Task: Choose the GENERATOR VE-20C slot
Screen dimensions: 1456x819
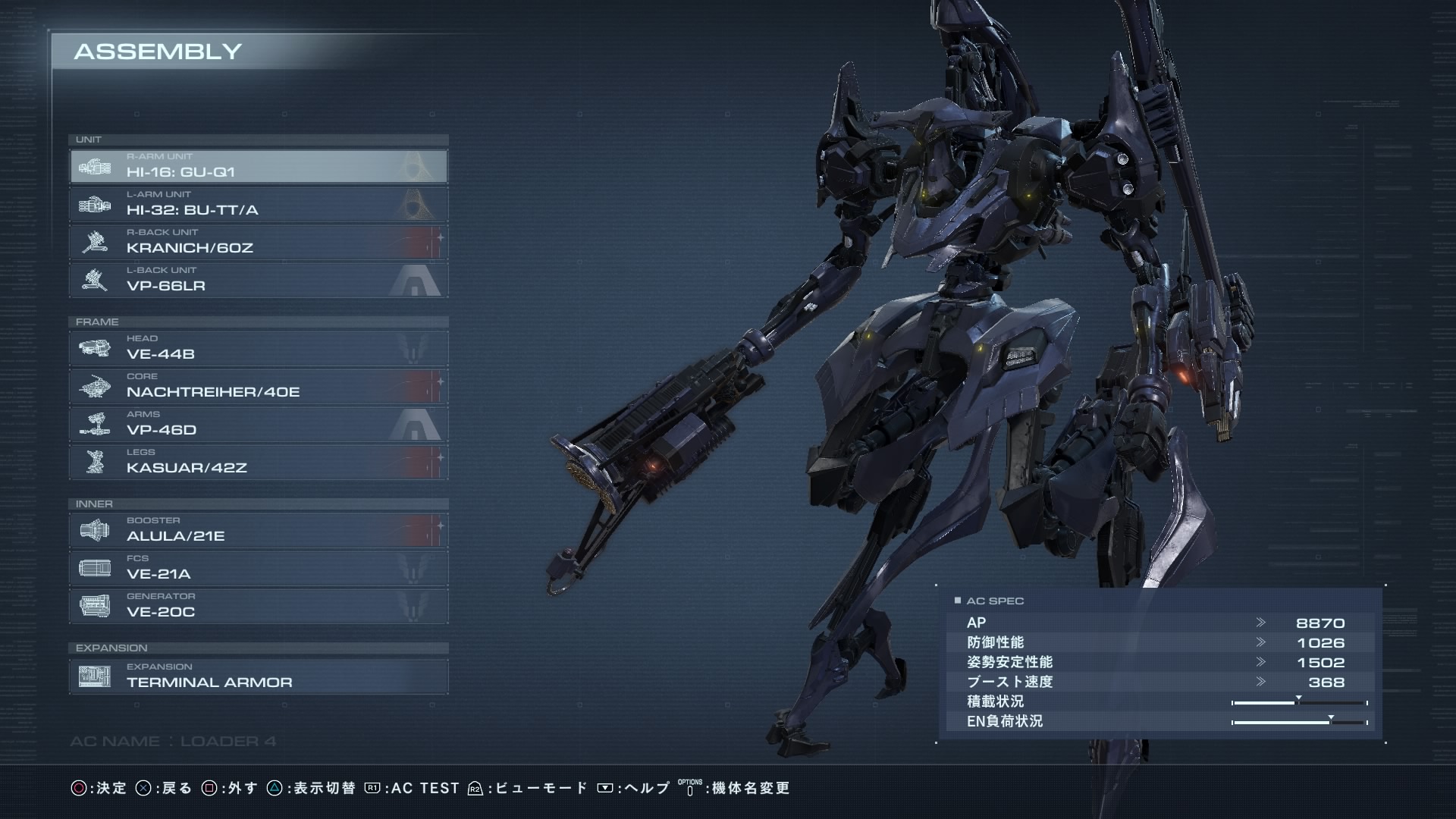Action: (x=258, y=606)
